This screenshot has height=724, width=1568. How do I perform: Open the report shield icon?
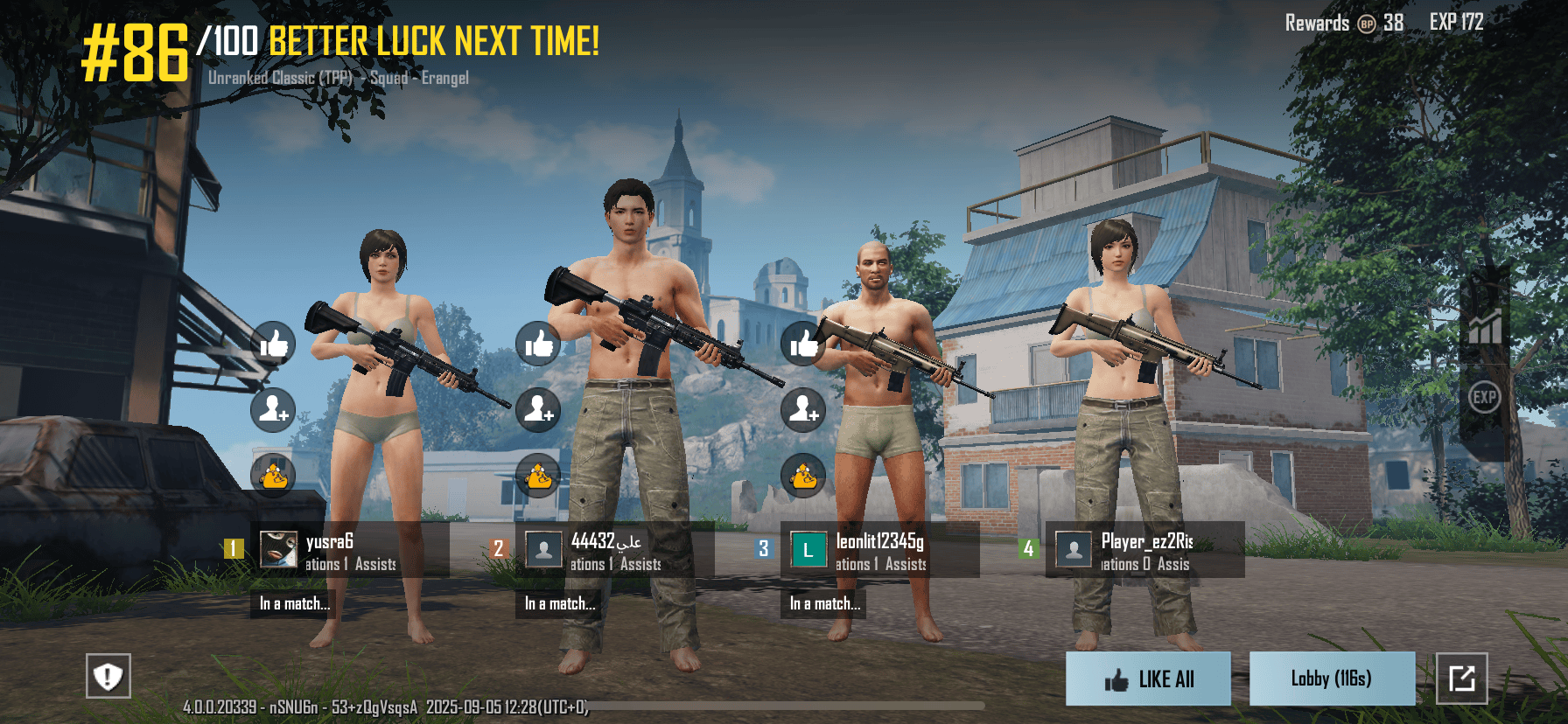[108, 676]
